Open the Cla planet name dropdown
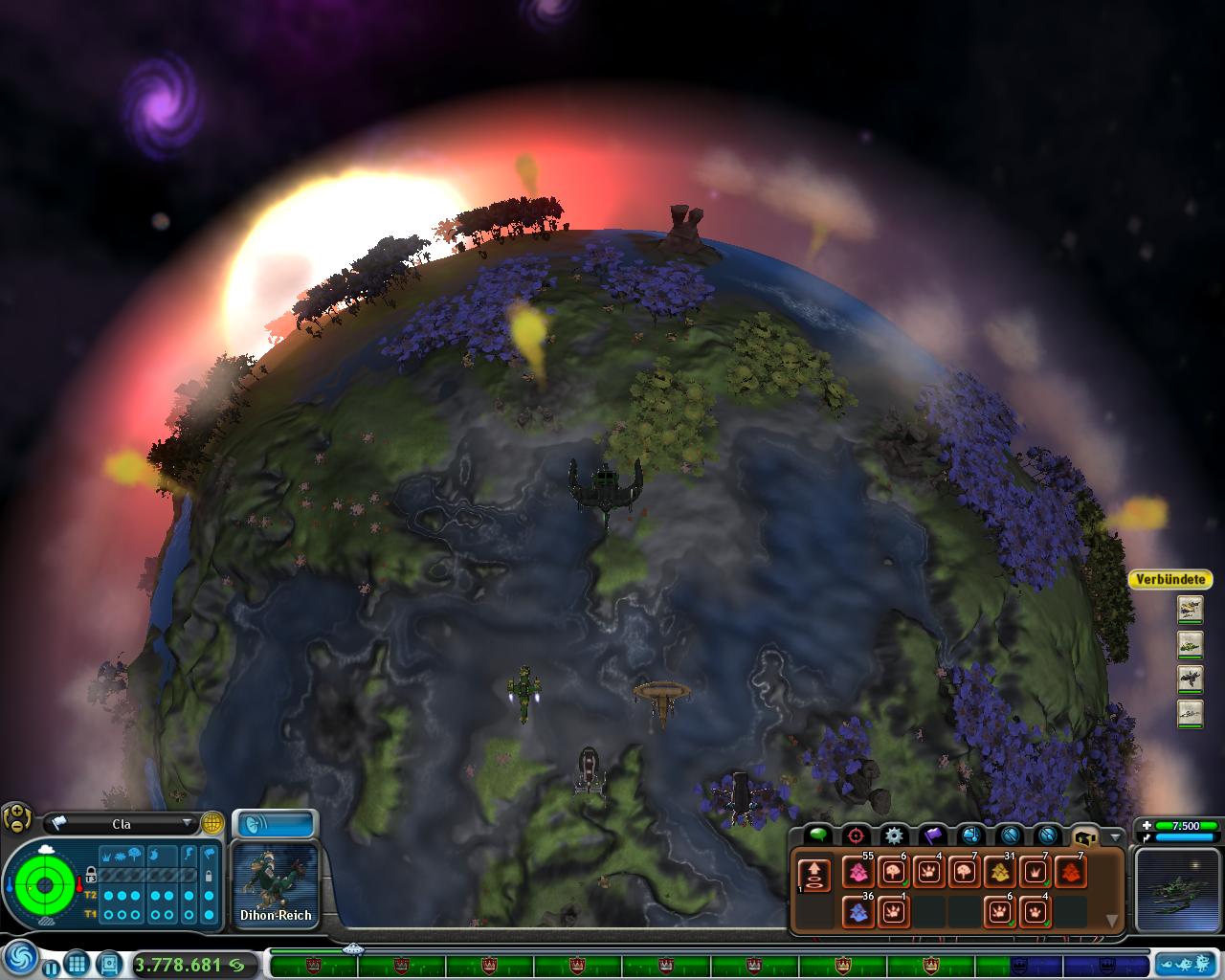Viewport: 1225px width, 980px height. click(187, 823)
